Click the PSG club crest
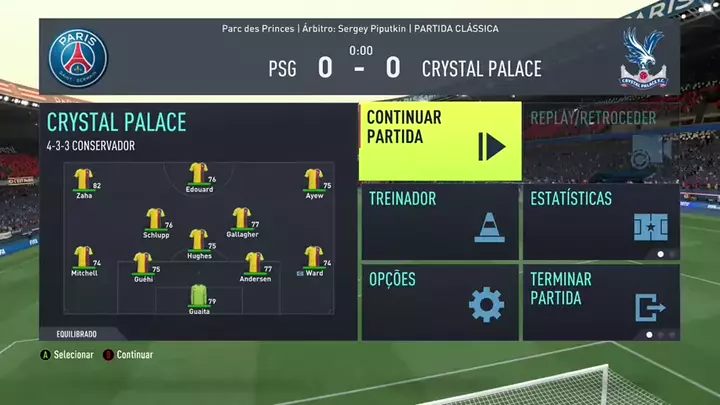 [78, 56]
